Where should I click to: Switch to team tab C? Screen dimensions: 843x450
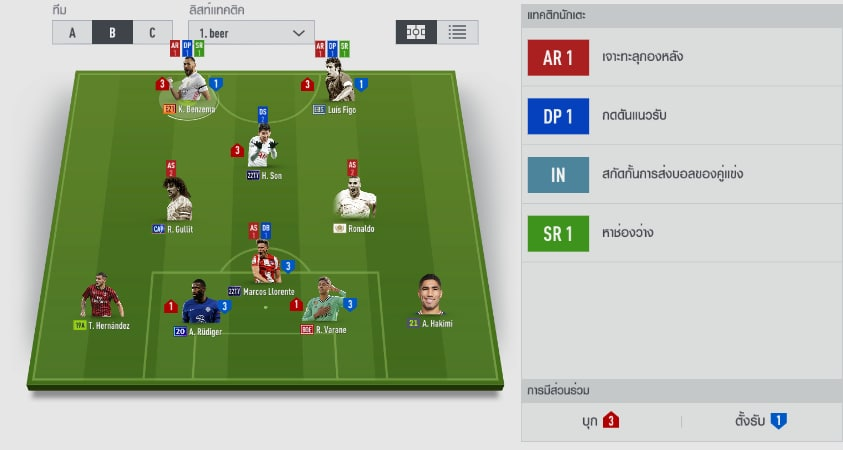tap(152, 32)
